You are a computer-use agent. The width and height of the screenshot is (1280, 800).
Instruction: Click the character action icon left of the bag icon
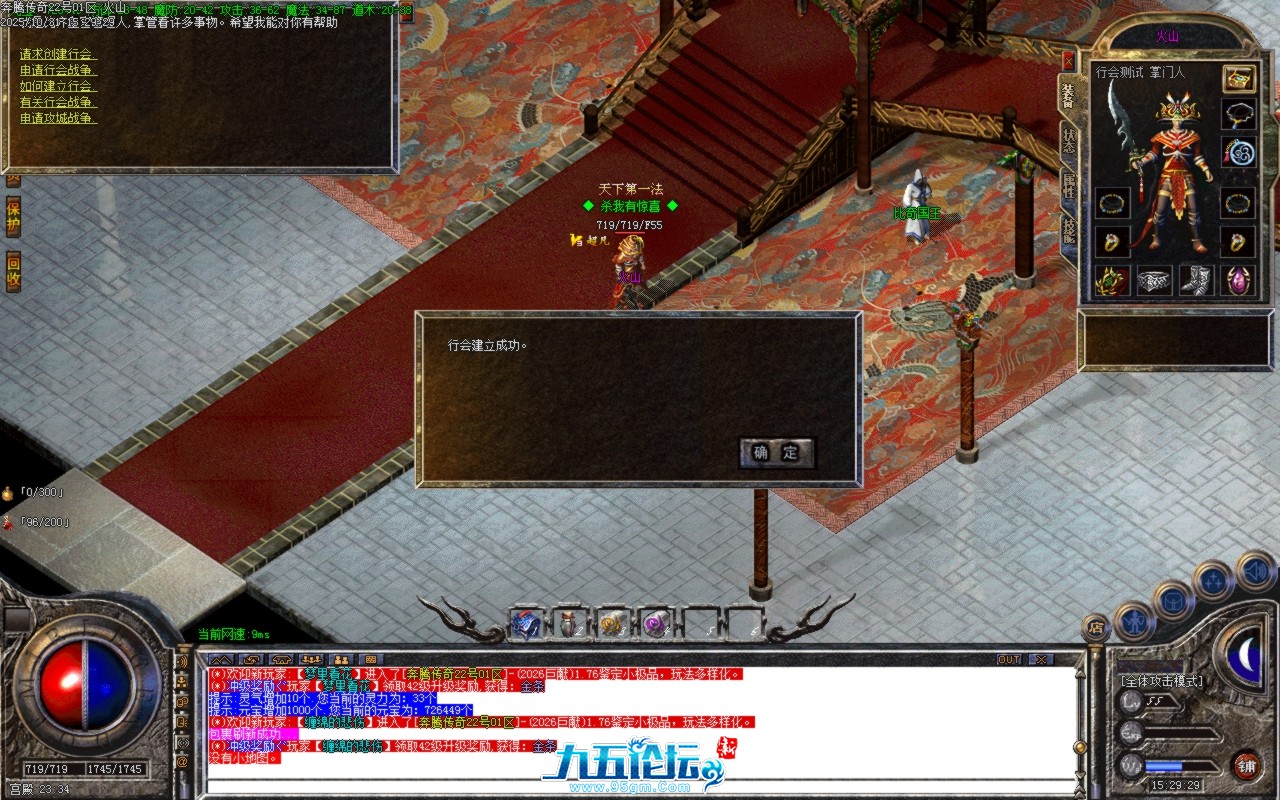point(1137,622)
